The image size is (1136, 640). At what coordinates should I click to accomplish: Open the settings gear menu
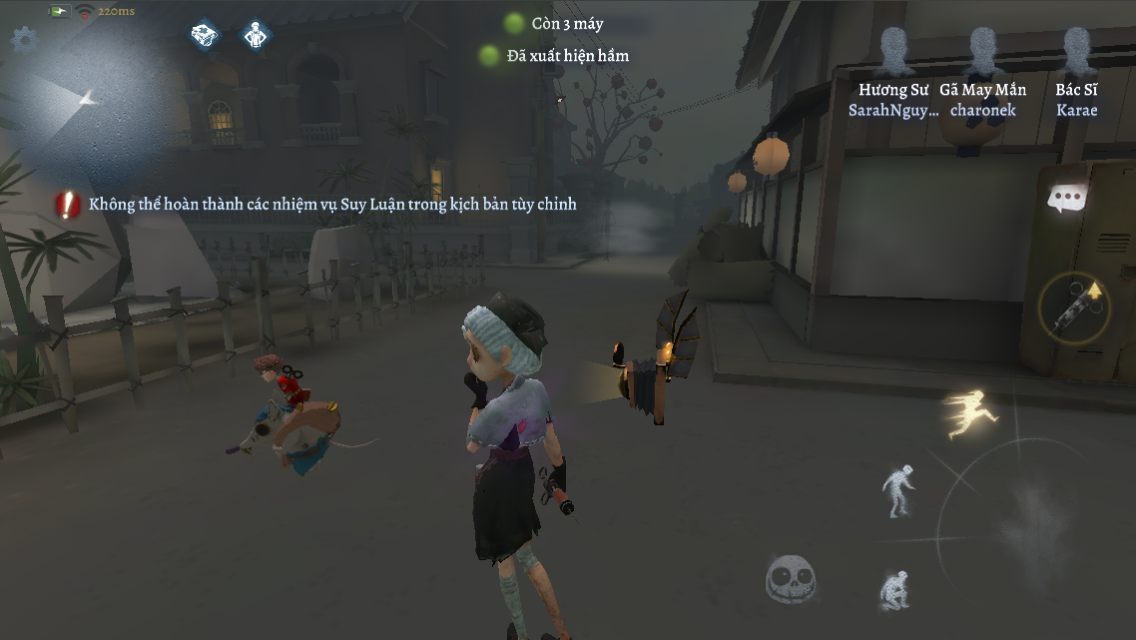click(24, 39)
